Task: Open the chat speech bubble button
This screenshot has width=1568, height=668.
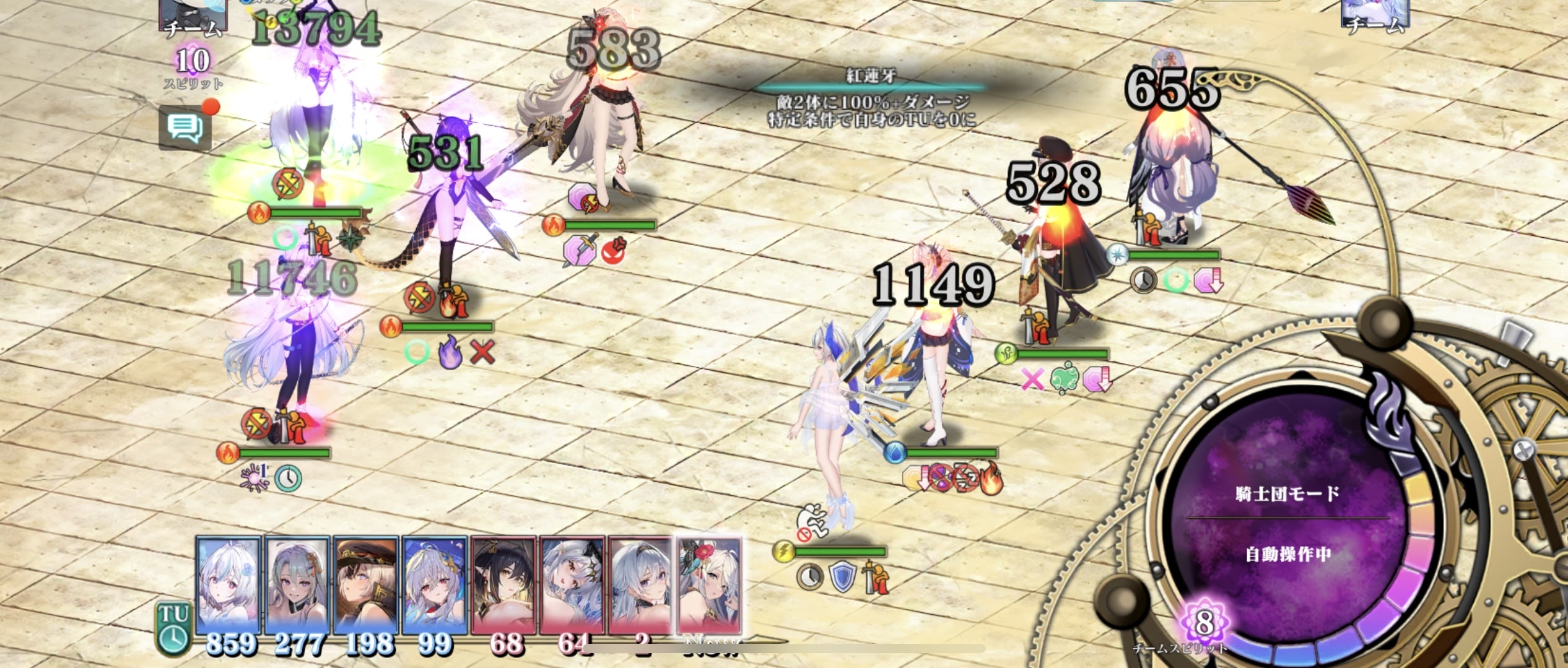Action: (x=185, y=128)
